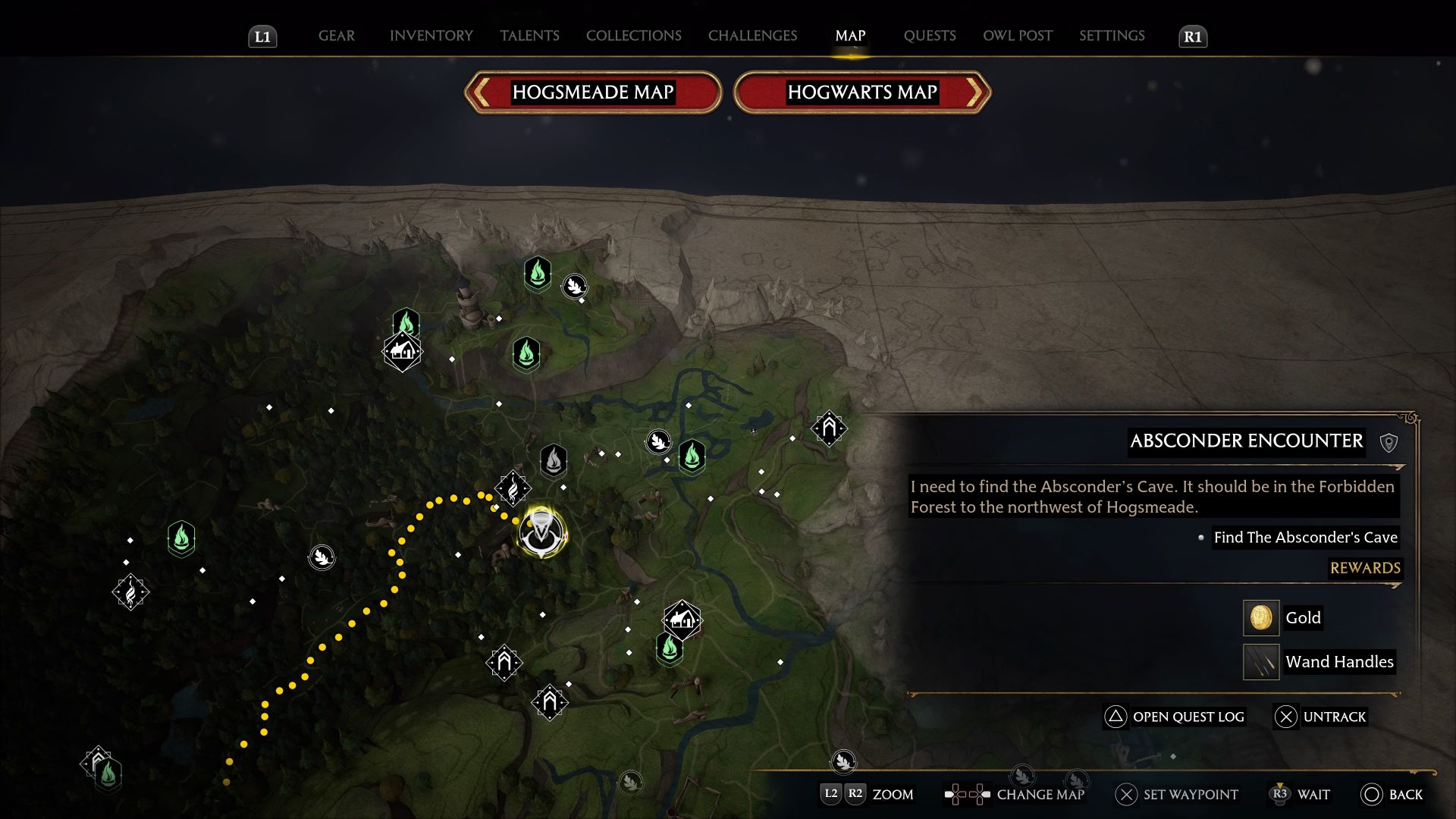Open the hamlet house icon east of the river
Screen dimensions: 1456x819
(681, 620)
